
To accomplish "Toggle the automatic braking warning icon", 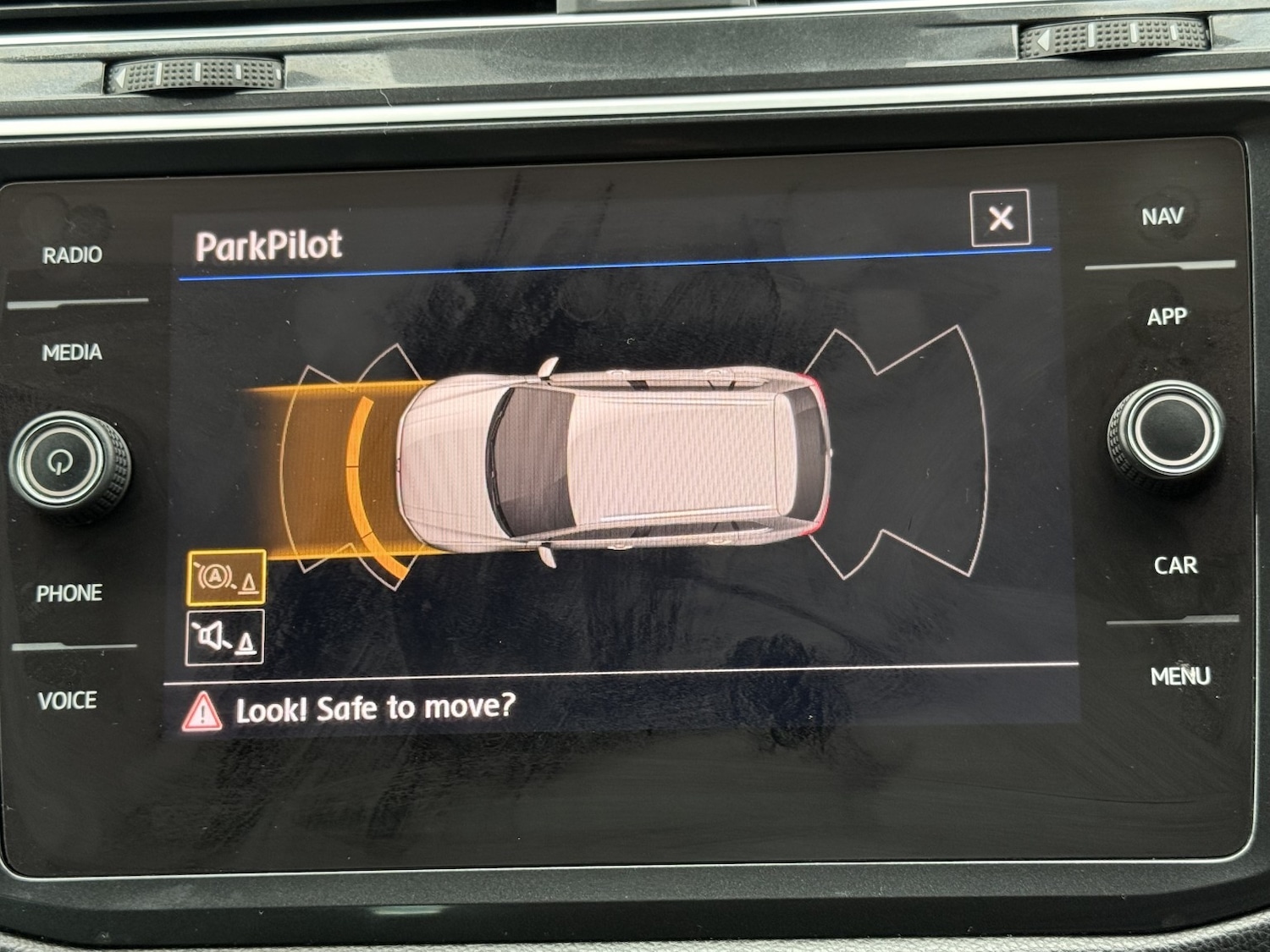I will click(x=226, y=577).
